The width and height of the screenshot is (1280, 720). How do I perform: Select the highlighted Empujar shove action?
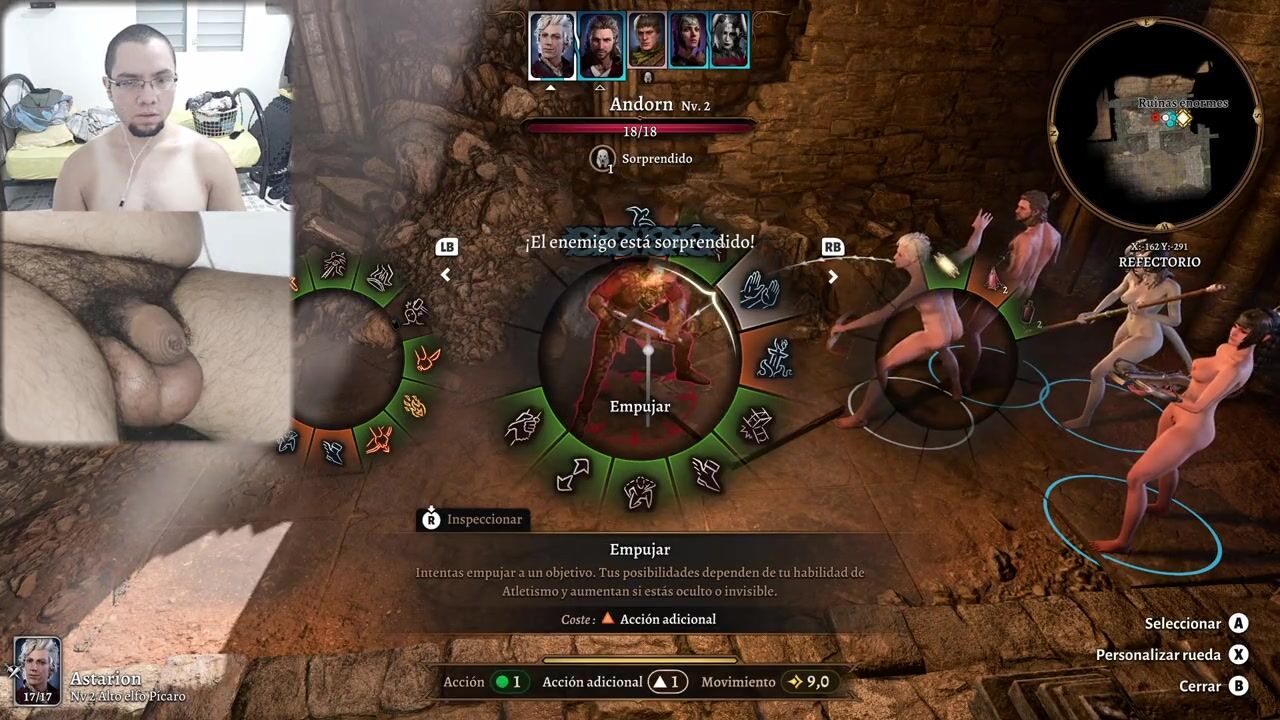(755, 289)
